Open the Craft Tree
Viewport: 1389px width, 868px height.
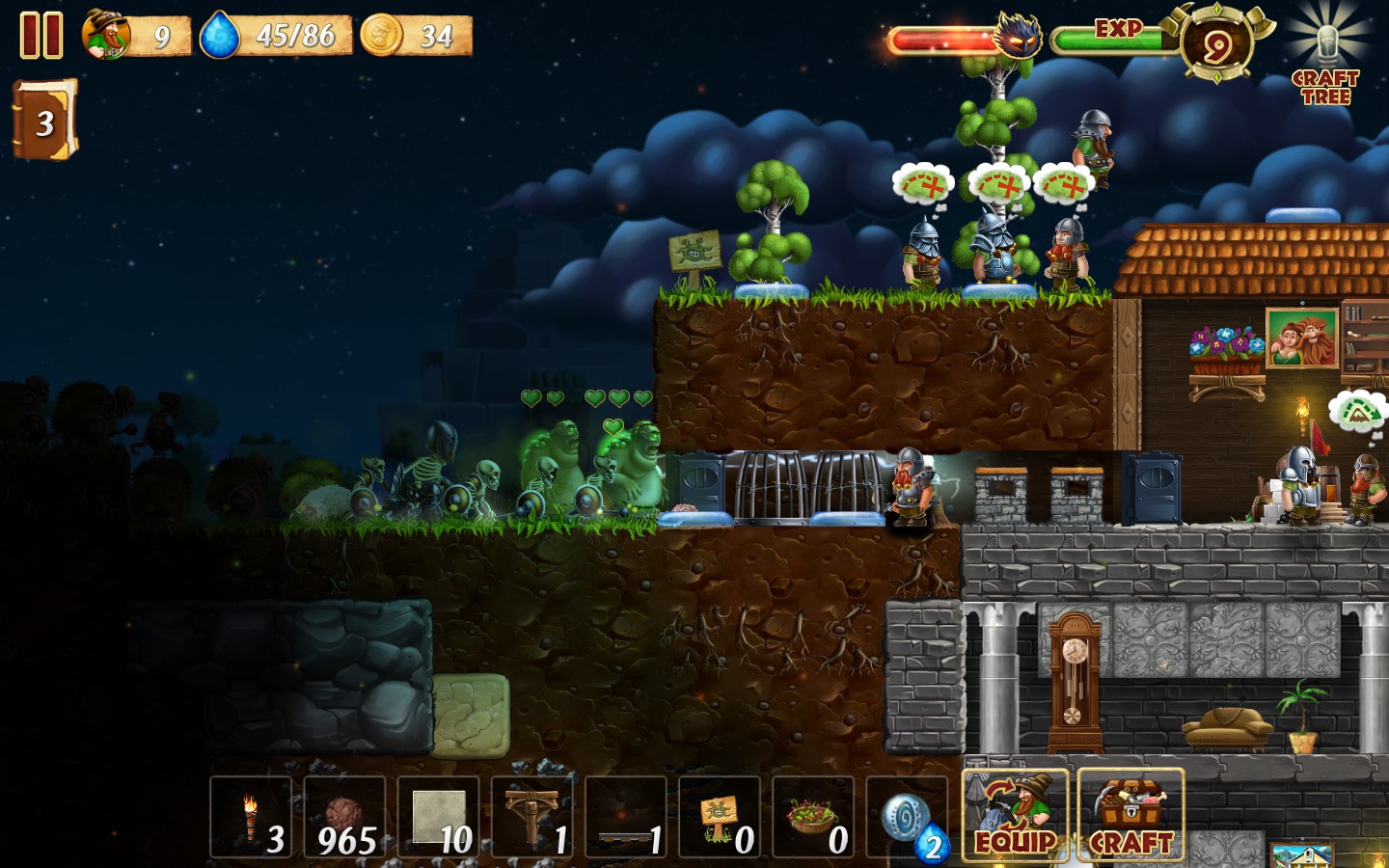coord(1326,58)
